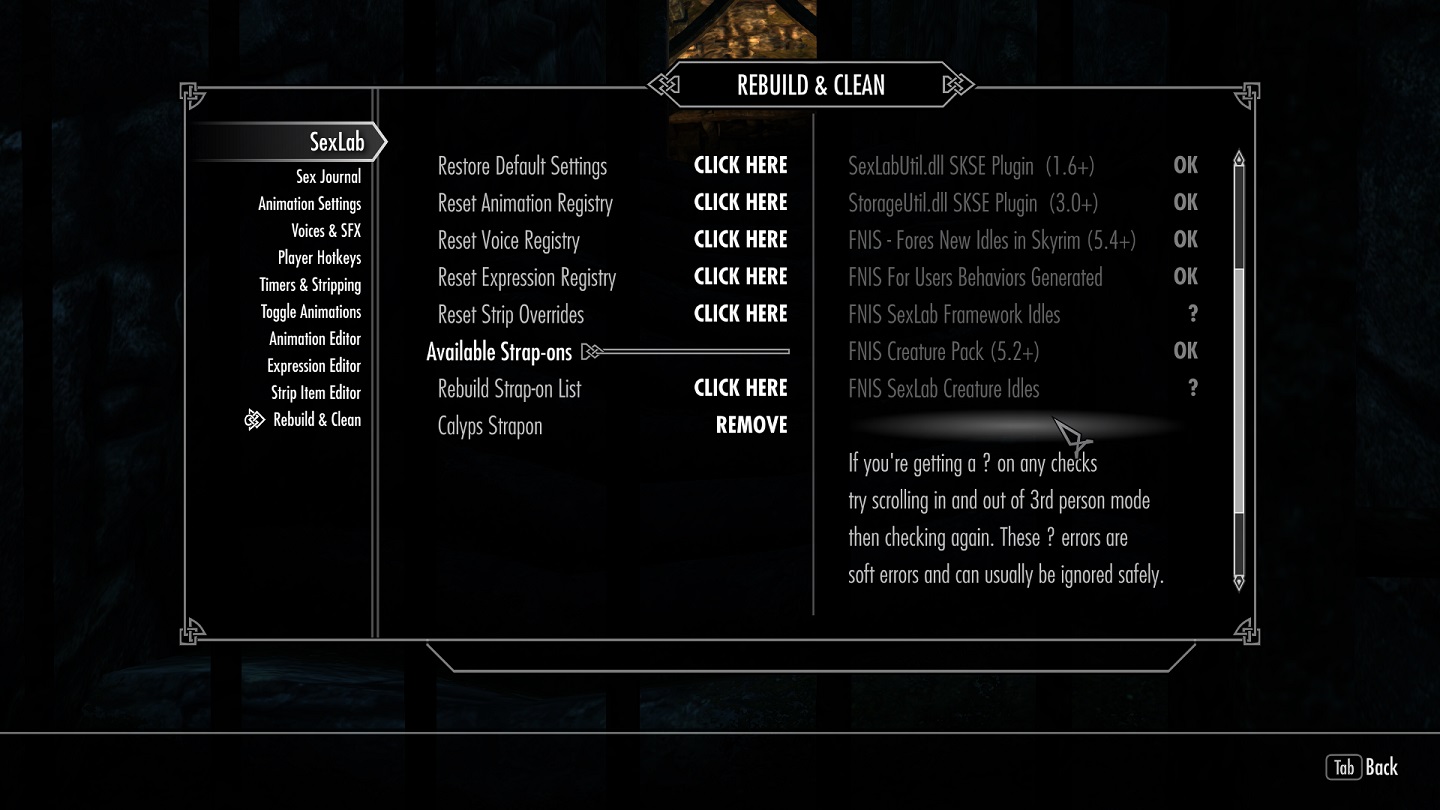The width and height of the screenshot is (1440, 810).
Task: Open the Sex Journal page
Action: 328,177
